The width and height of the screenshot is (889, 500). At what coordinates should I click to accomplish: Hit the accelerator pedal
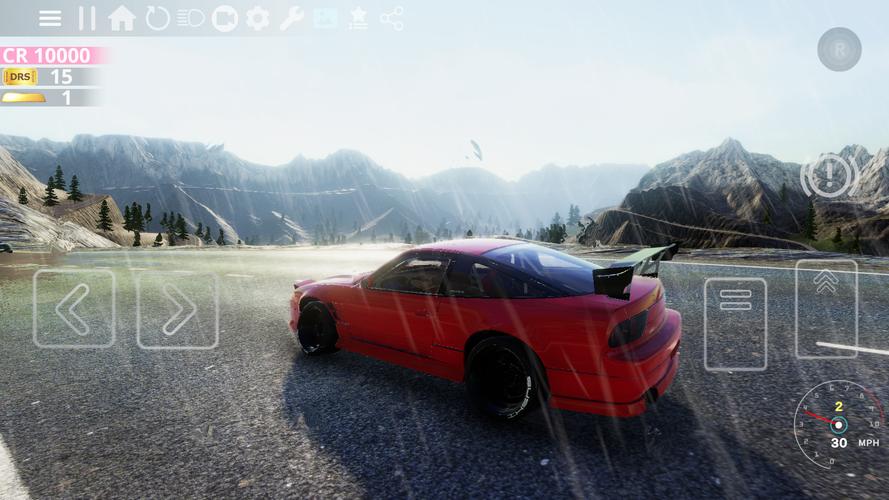pyautogui.click(x=826, y=308)
